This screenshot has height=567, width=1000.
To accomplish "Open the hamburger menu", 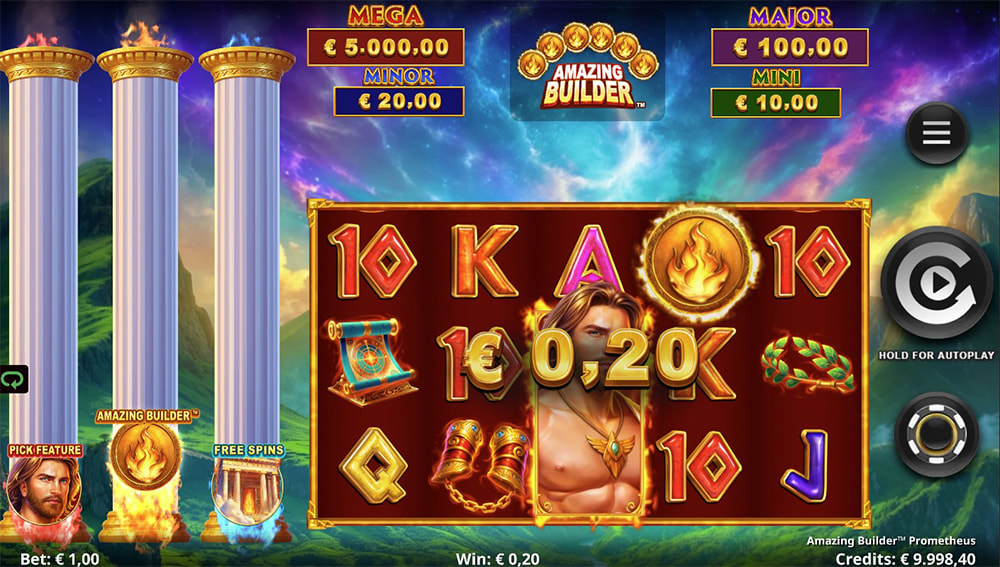I will (936, 134).
